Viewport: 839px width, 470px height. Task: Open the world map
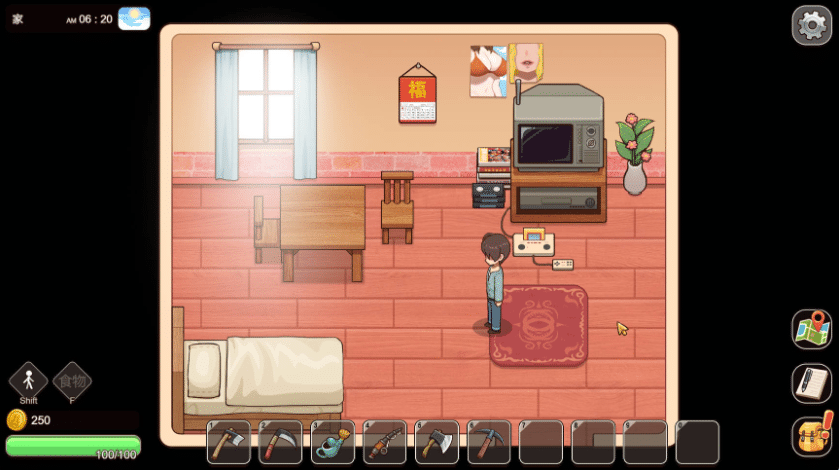[x=811, y=329]
